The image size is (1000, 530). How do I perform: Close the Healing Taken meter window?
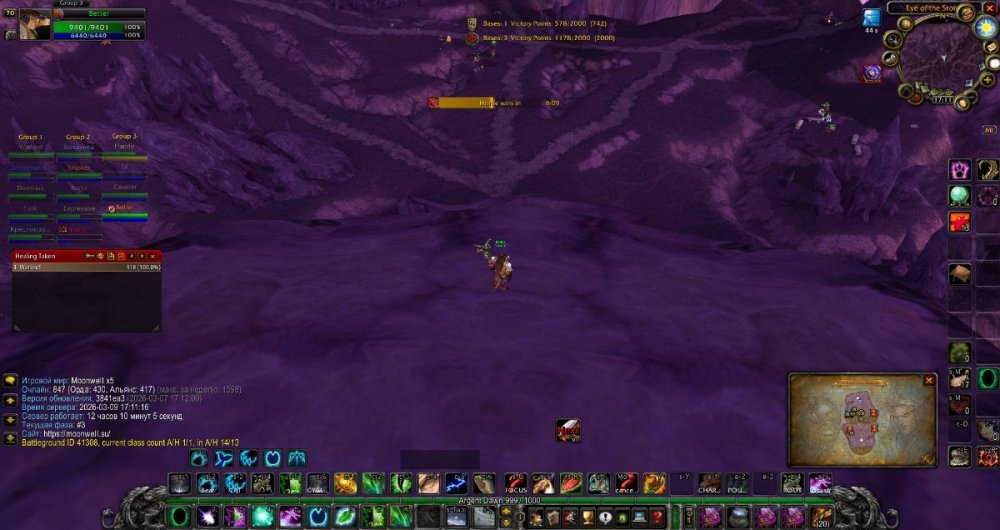153,256
